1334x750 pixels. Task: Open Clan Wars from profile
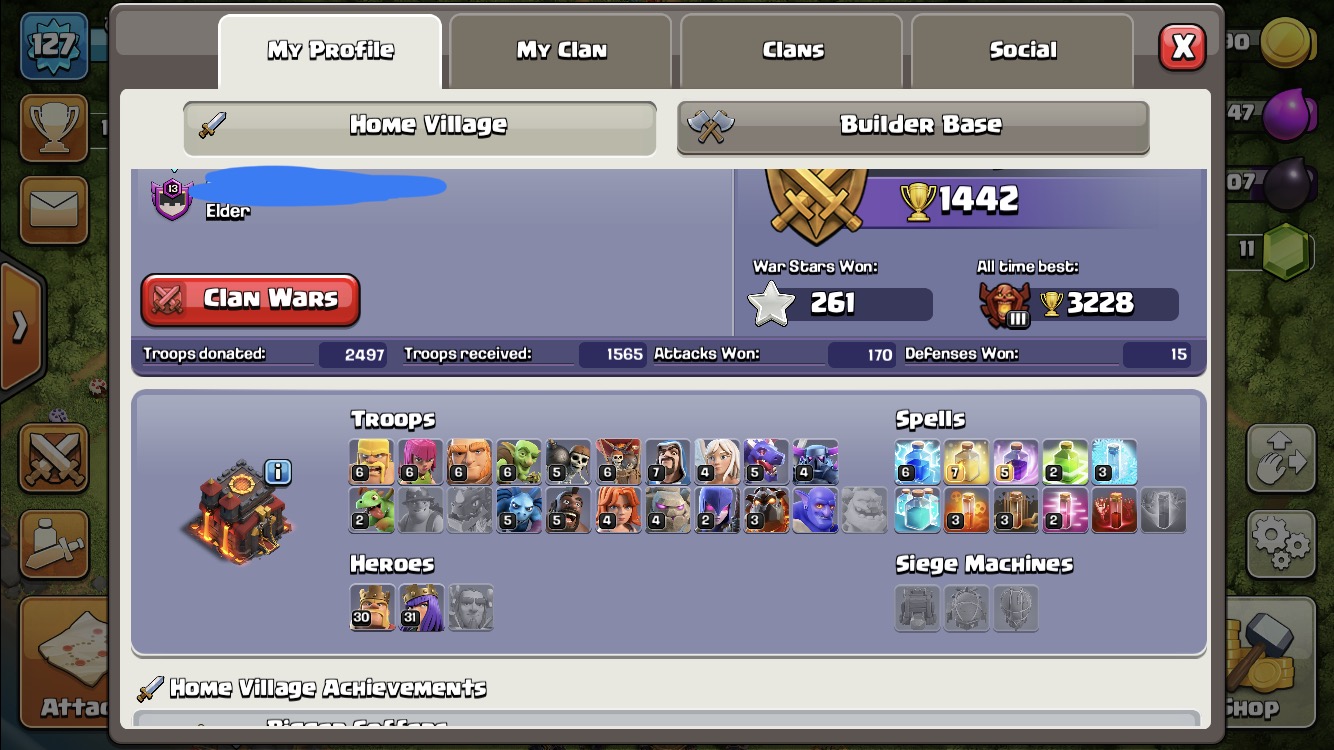pos(250,299)
